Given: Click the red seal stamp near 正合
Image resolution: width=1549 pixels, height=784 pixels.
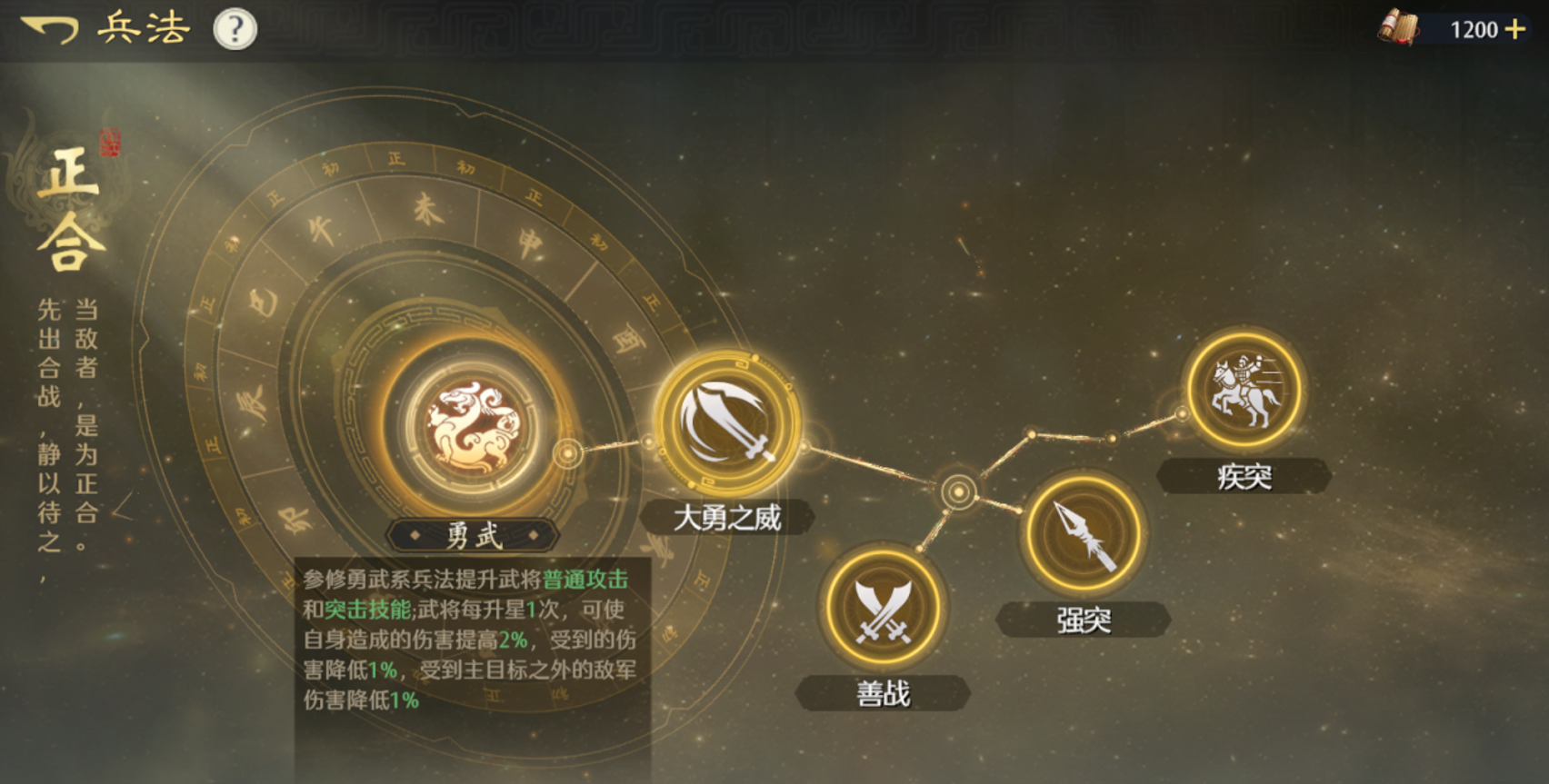Looking at the screenshot, I should point(111,141).
